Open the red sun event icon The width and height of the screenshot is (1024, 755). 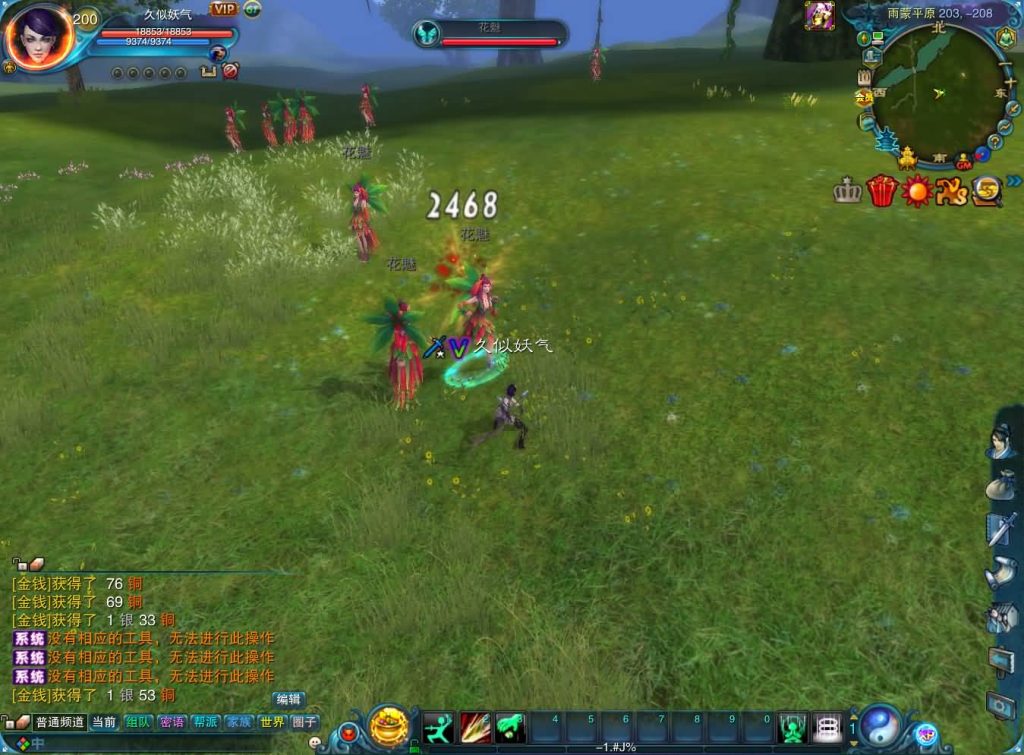916,190
